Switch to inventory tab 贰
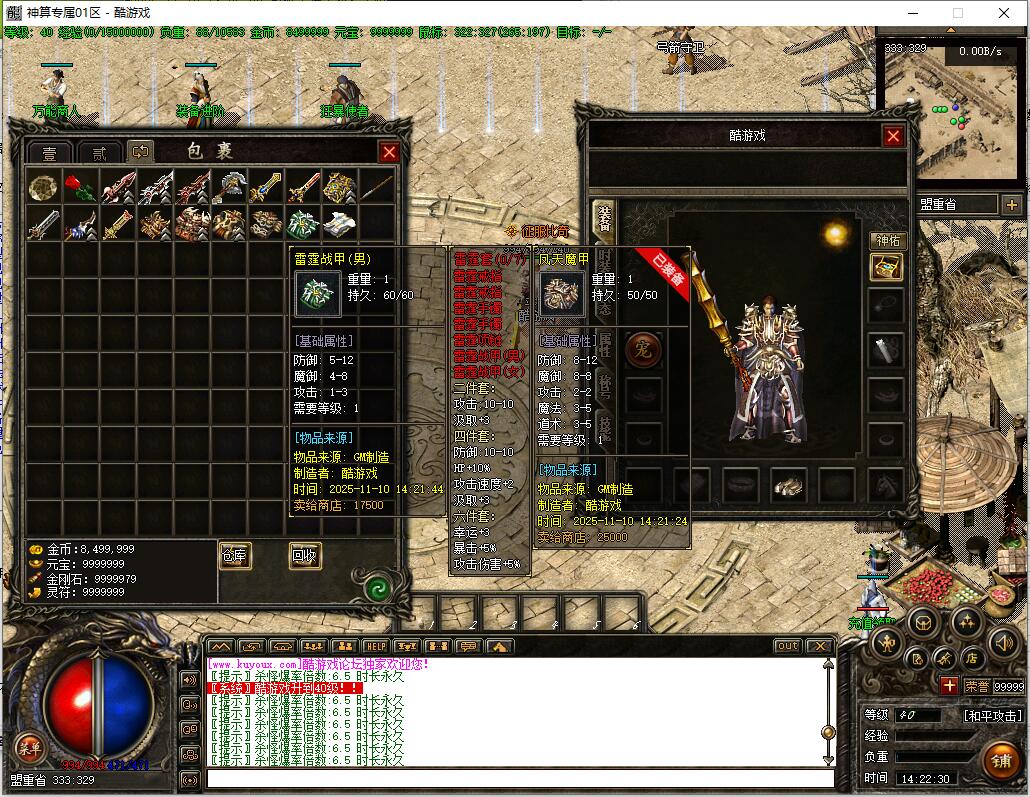This screenshot has height=797, width=1030. pyautogui.click(x=99, y=153)
